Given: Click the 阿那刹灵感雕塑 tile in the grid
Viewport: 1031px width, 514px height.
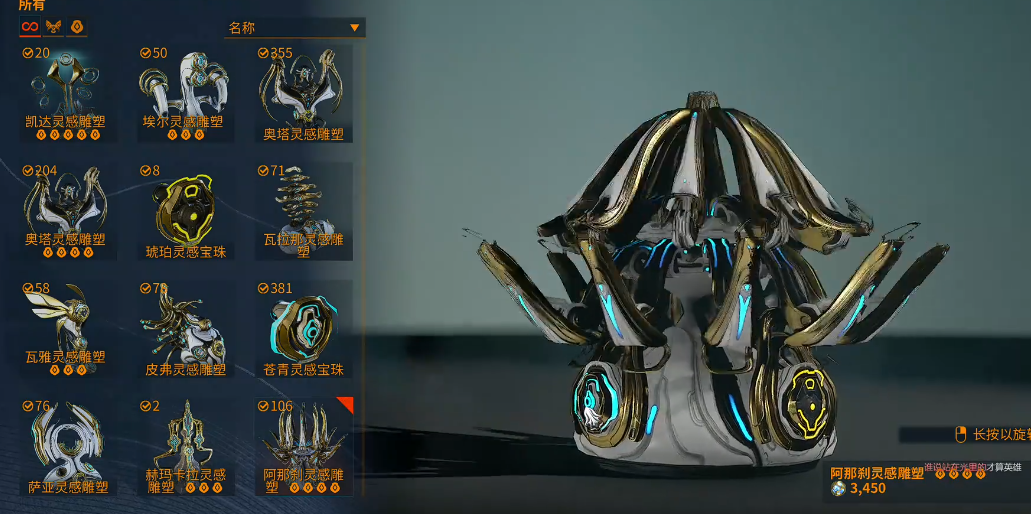Looking at the screenshot, I should pyautogui.click(x=303, y=445).
